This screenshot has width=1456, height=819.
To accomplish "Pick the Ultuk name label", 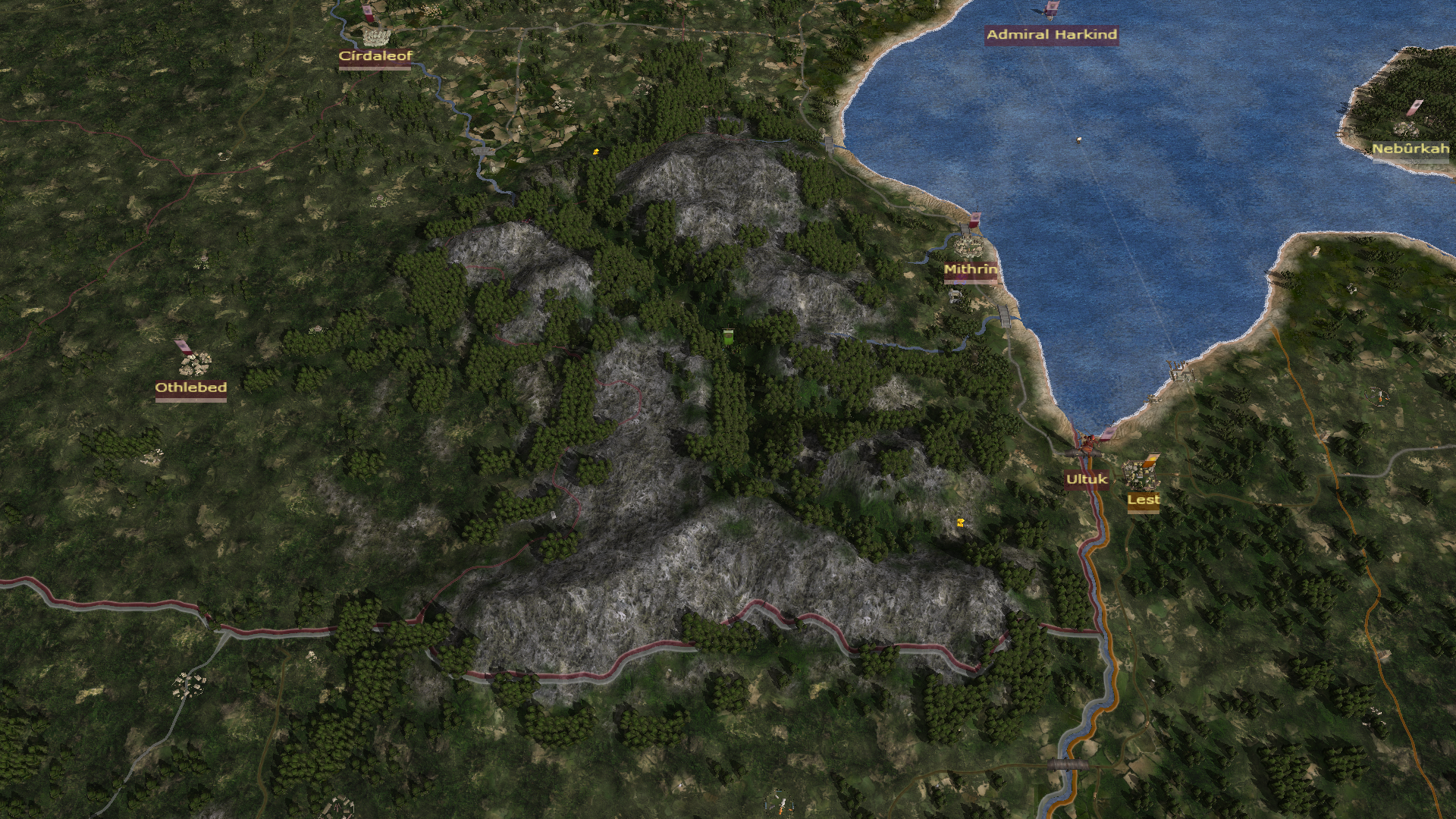I will click(x=1086, y=479).
